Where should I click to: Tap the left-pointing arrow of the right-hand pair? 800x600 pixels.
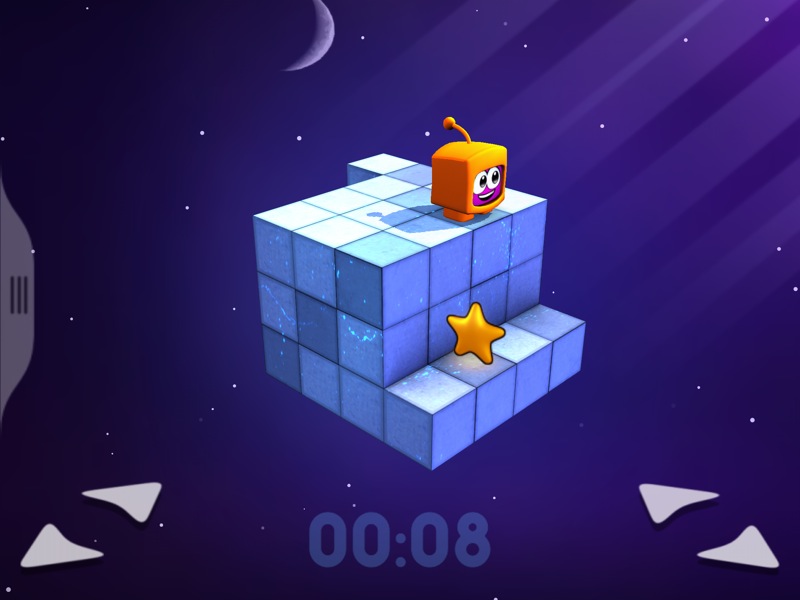click(x=676, y=500)
